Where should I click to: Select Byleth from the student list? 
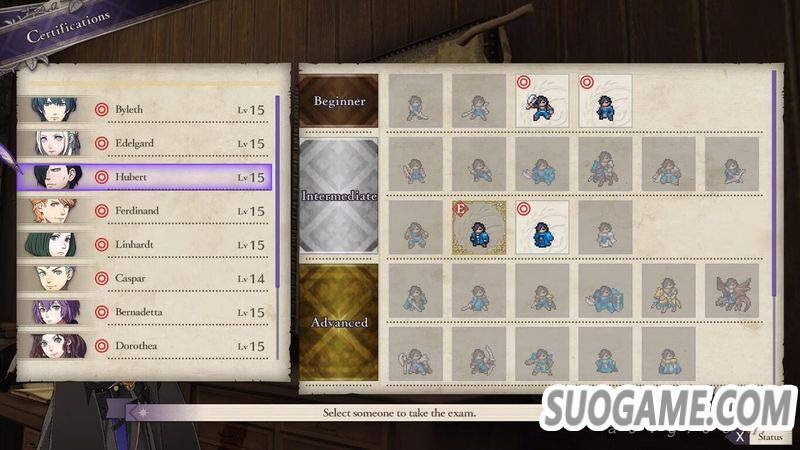click(150, 110)
